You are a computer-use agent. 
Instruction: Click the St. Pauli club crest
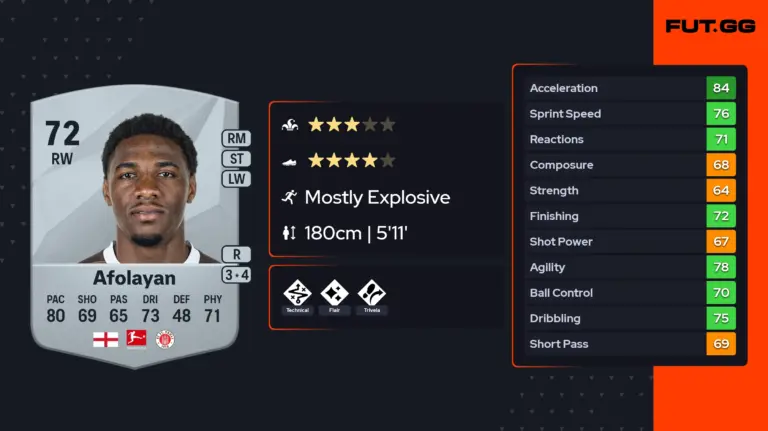click(165, 339)
